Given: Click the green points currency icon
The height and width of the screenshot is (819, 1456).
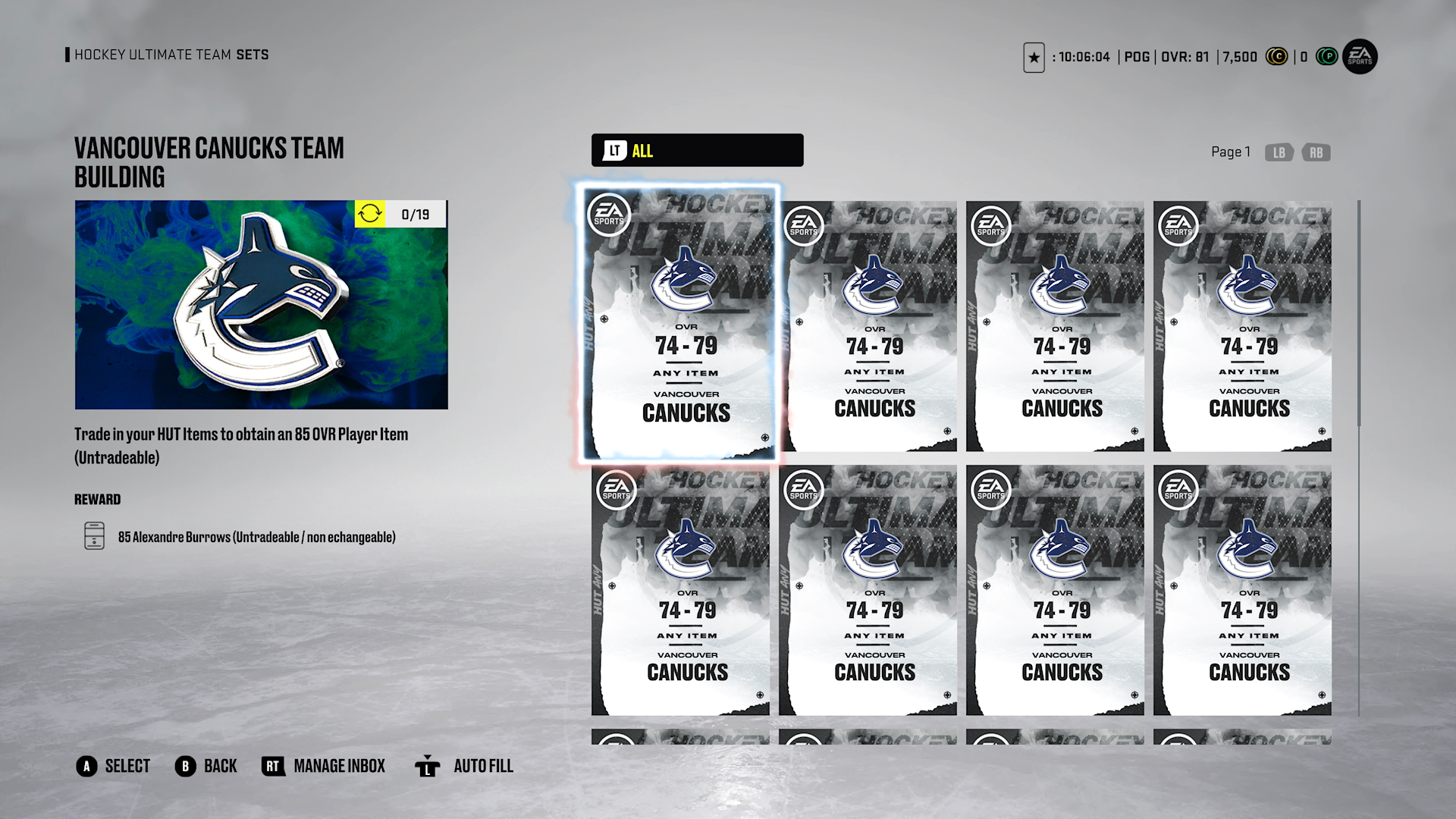Looking at the screenshot, I should pyautogui.click(x=1326, y=57).
